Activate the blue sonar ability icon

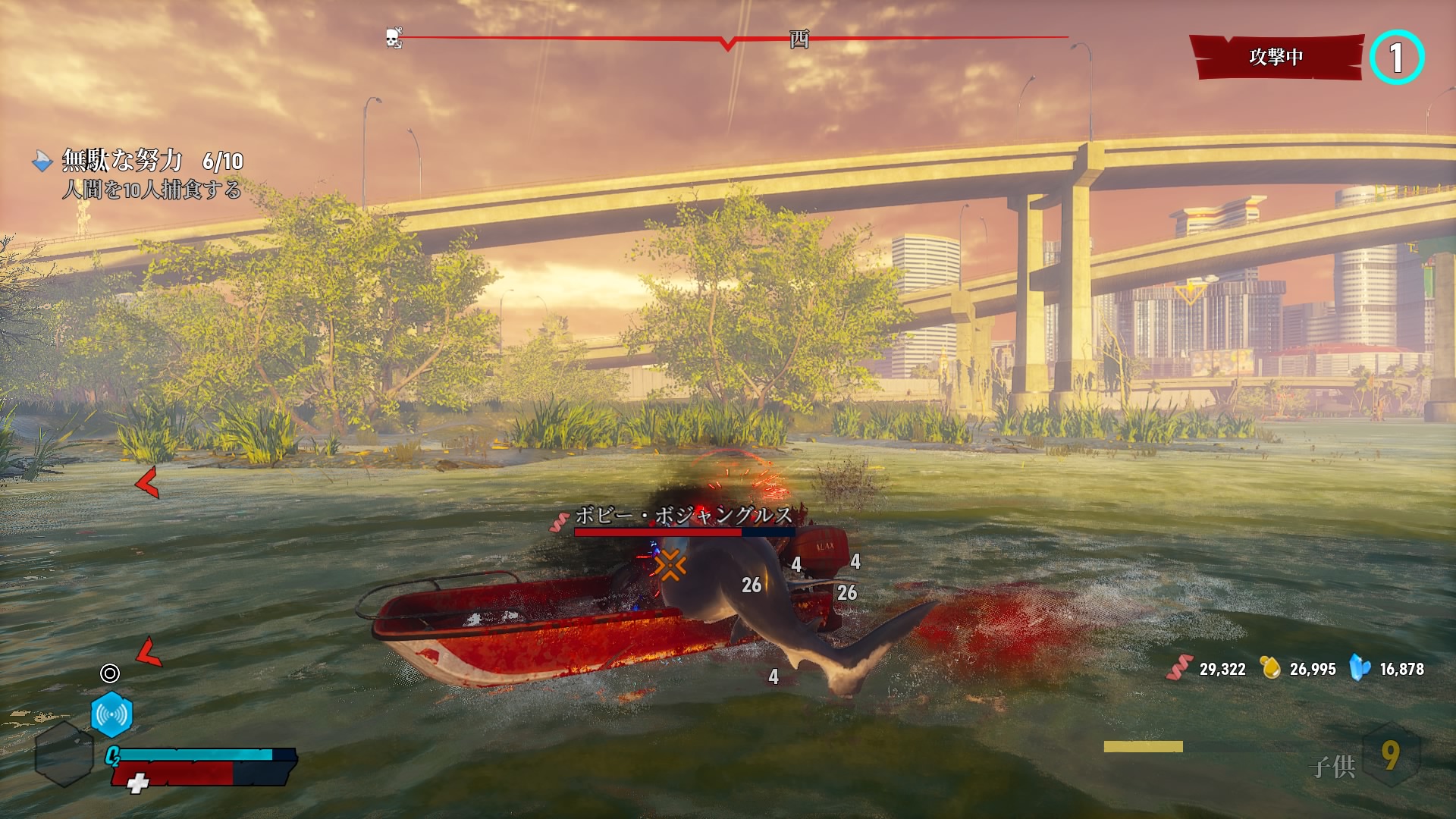pyautogui.click(x=111, y=714)
